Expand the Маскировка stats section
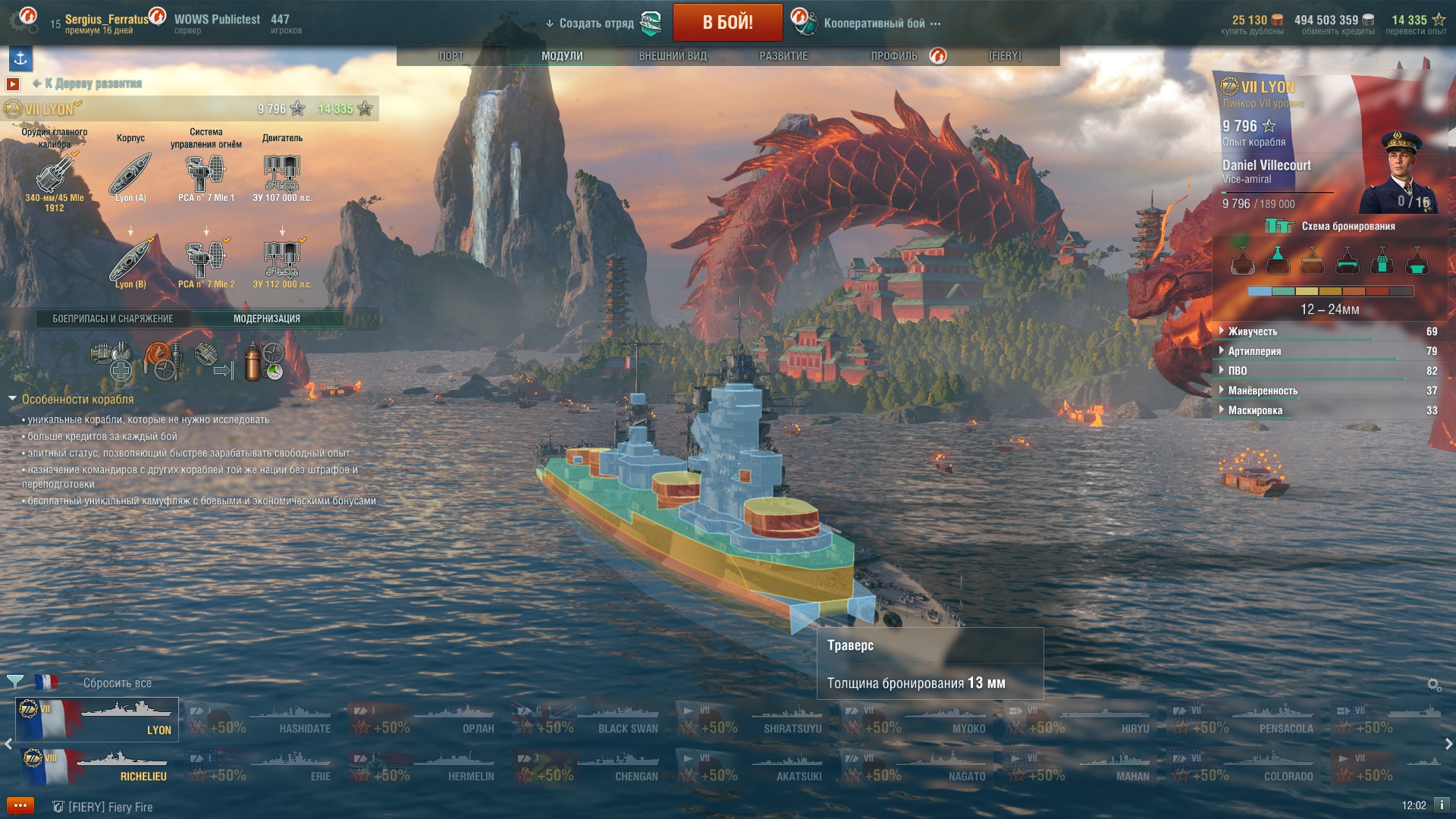 (1255, 410)
